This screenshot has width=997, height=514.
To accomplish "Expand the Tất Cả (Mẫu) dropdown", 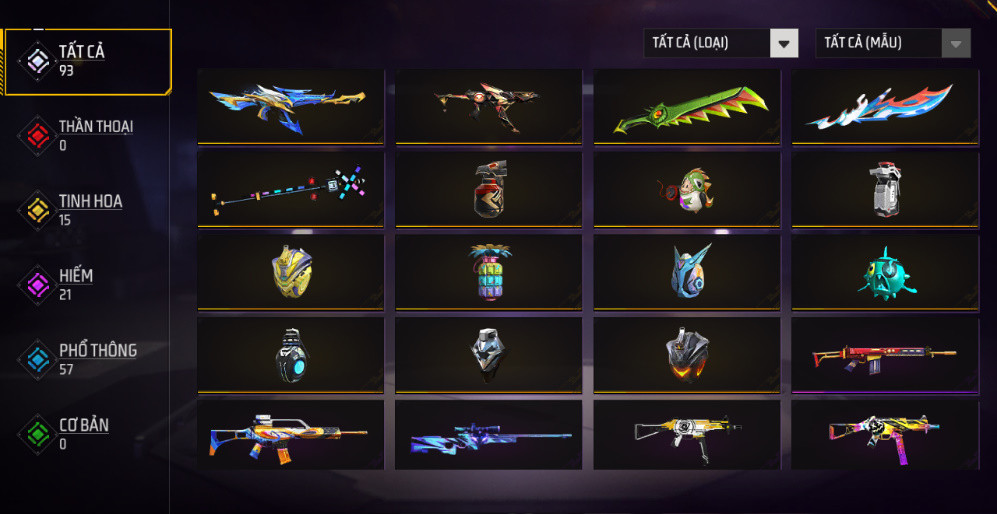I will (893, 43).
